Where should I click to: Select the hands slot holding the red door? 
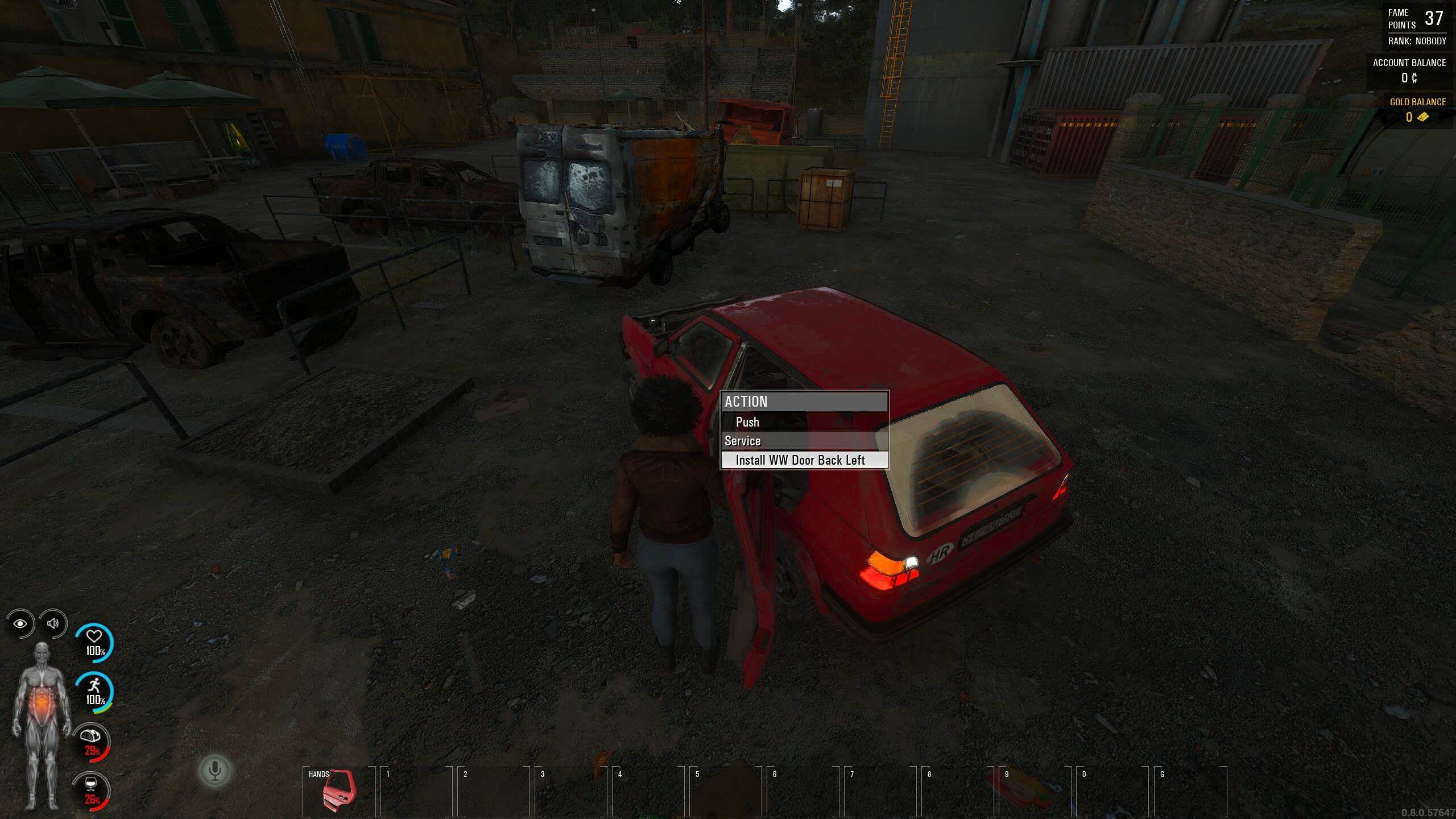pos(339,791)
